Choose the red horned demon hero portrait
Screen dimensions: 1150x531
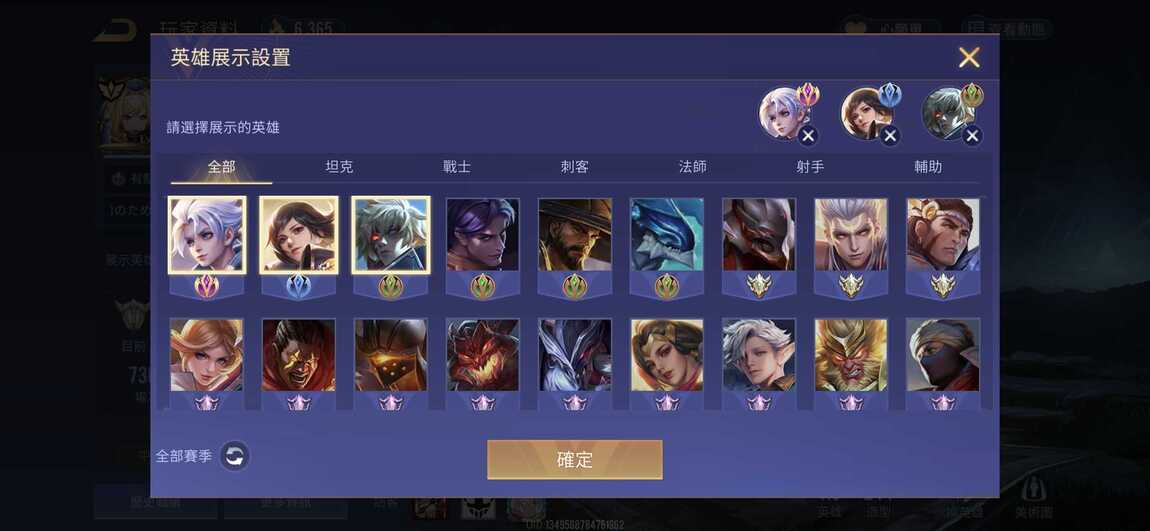[483, 355]
